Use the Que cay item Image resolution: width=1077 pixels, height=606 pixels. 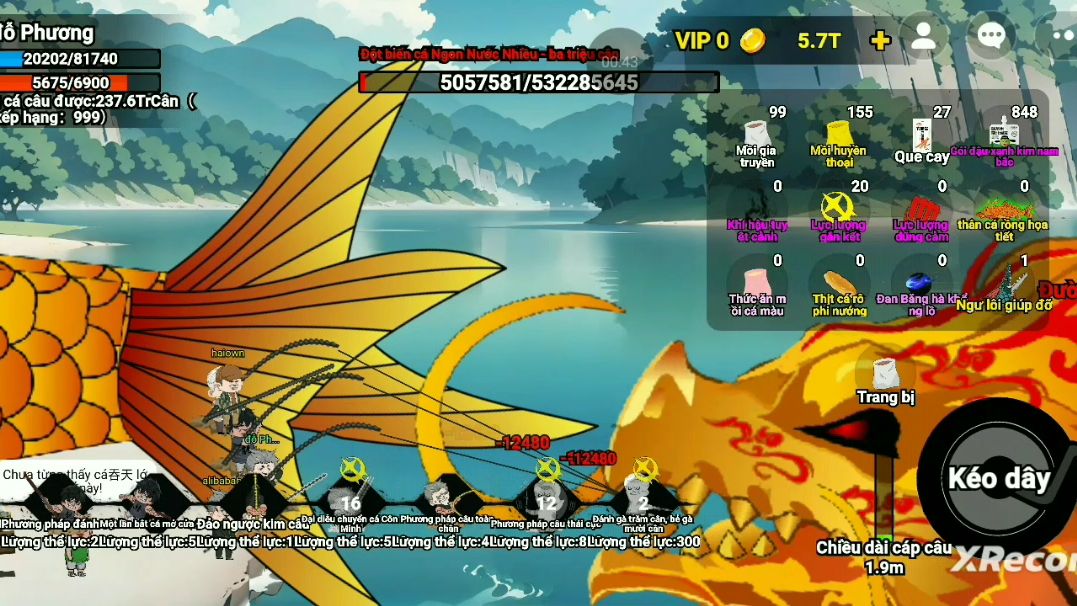922,135
